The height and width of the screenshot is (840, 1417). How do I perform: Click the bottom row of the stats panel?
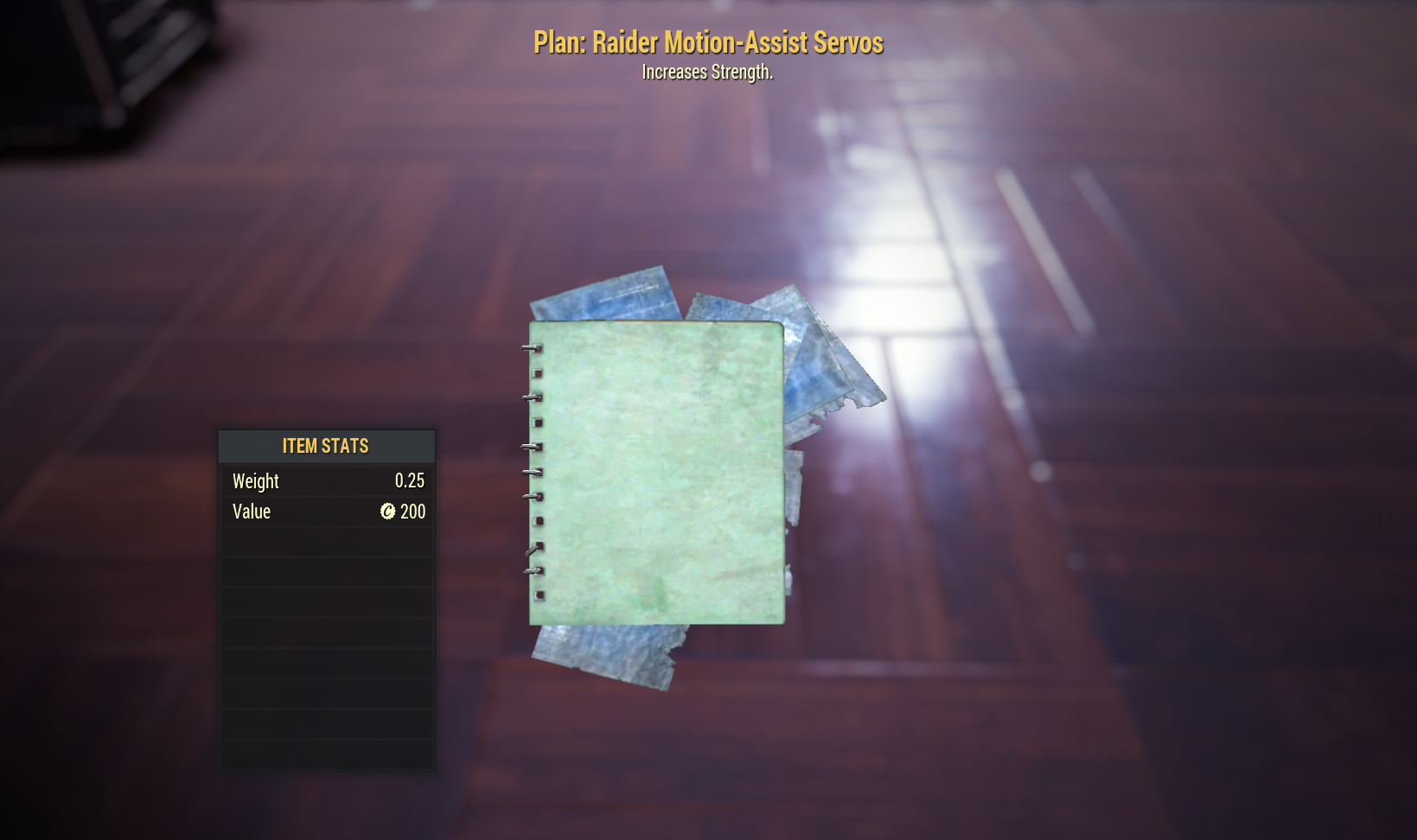(x=327, y=754)
